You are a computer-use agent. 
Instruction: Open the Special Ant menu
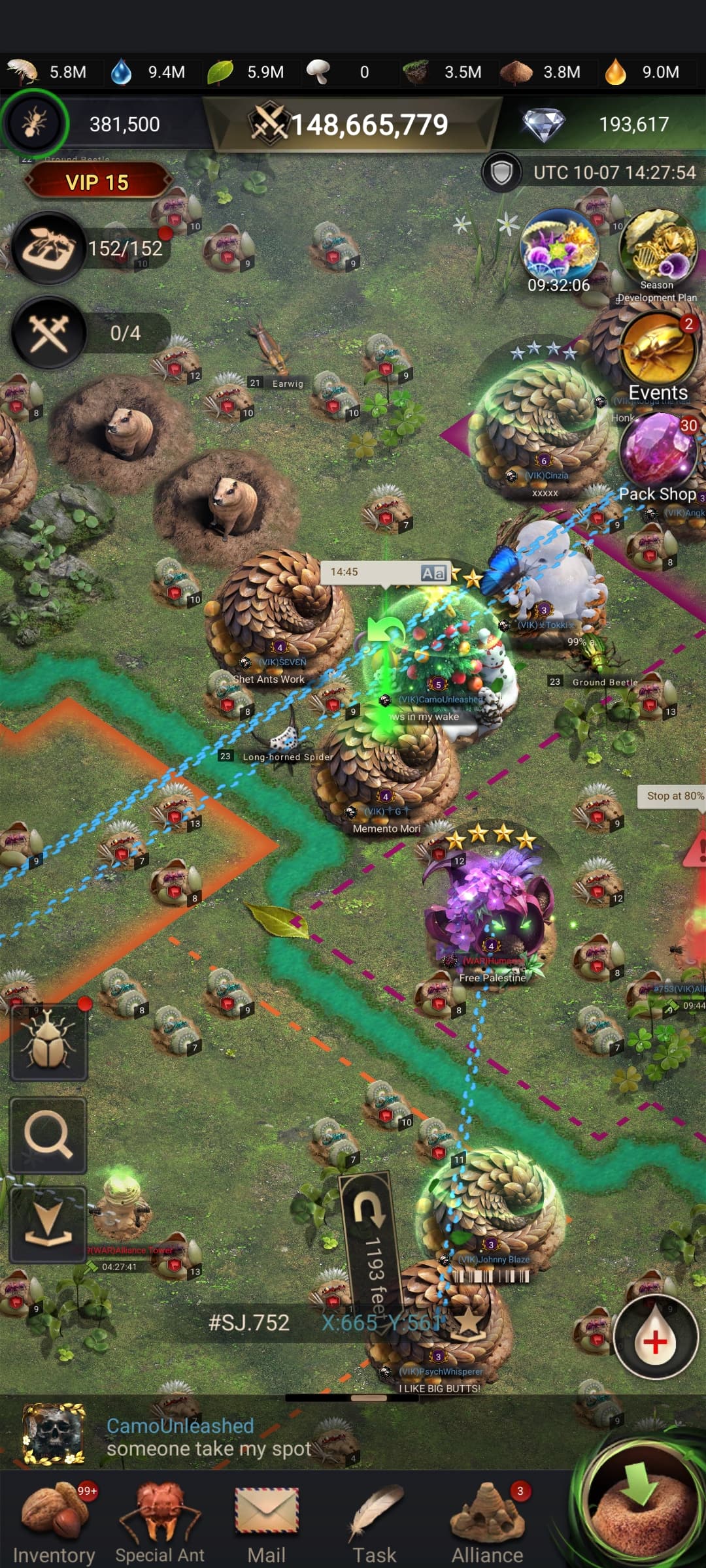click(160, 1519)
